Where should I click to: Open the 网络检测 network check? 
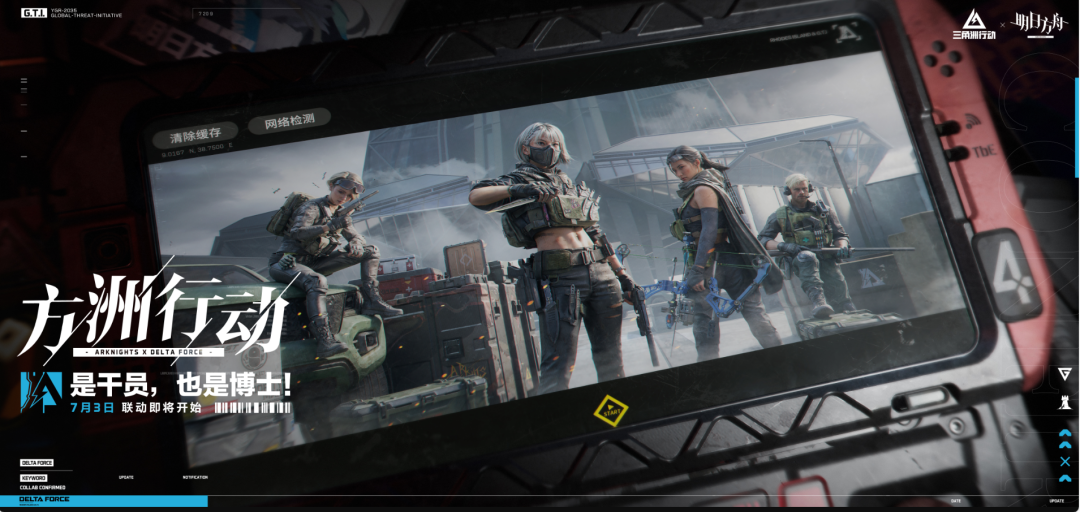coord(289,121)
